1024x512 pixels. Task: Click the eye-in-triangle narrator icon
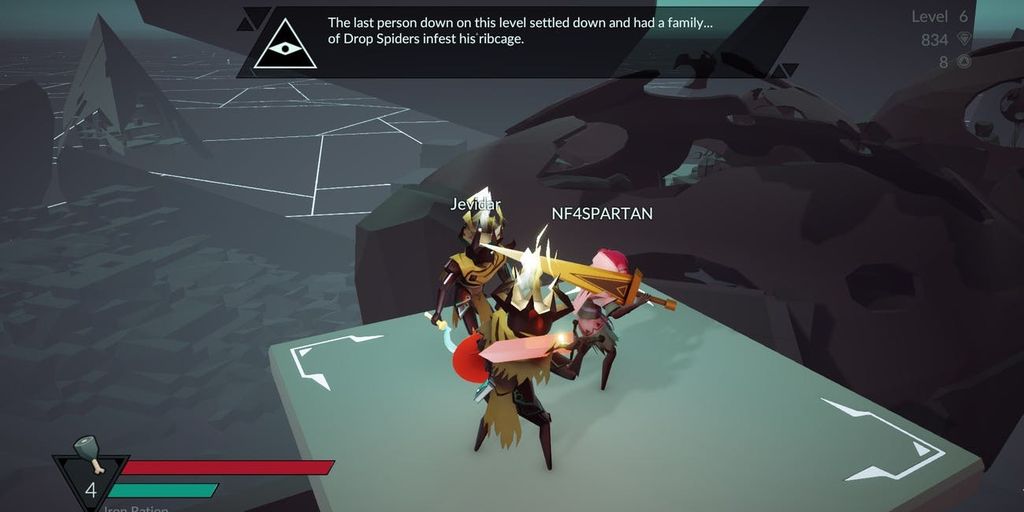tap(285, 47)
